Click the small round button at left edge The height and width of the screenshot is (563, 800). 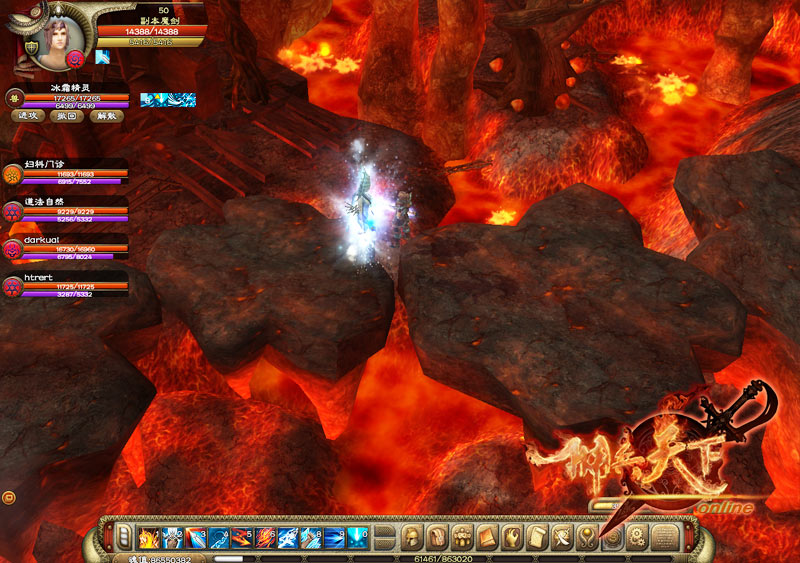click(x=9, y=497)
